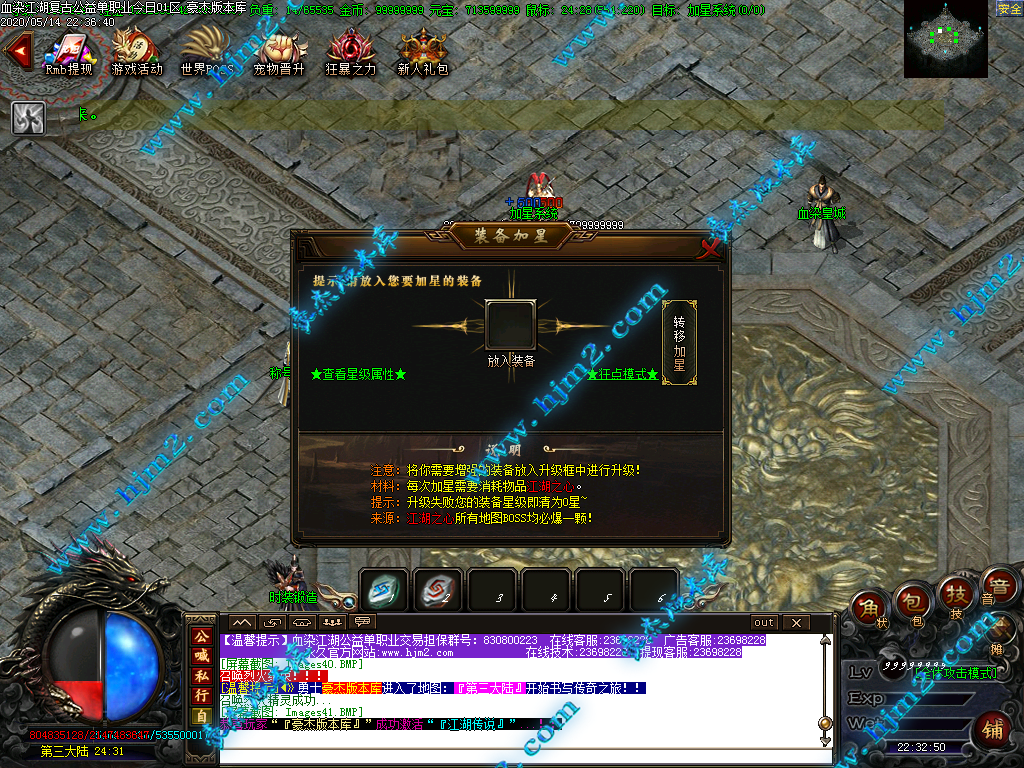Use the item in hotbar slot 1
The height and width of the screenshot is (768, 1024).
pyautogui.click(x=384, y=590)
